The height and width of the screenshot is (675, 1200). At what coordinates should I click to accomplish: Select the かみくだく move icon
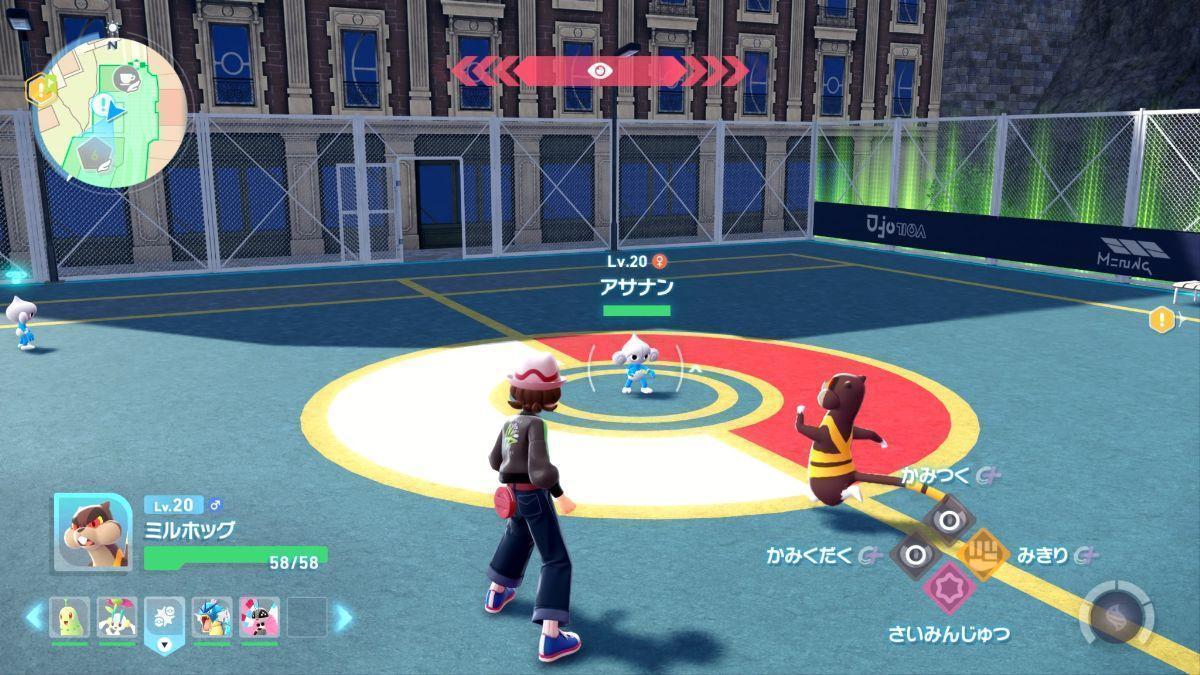coord(911,554)
